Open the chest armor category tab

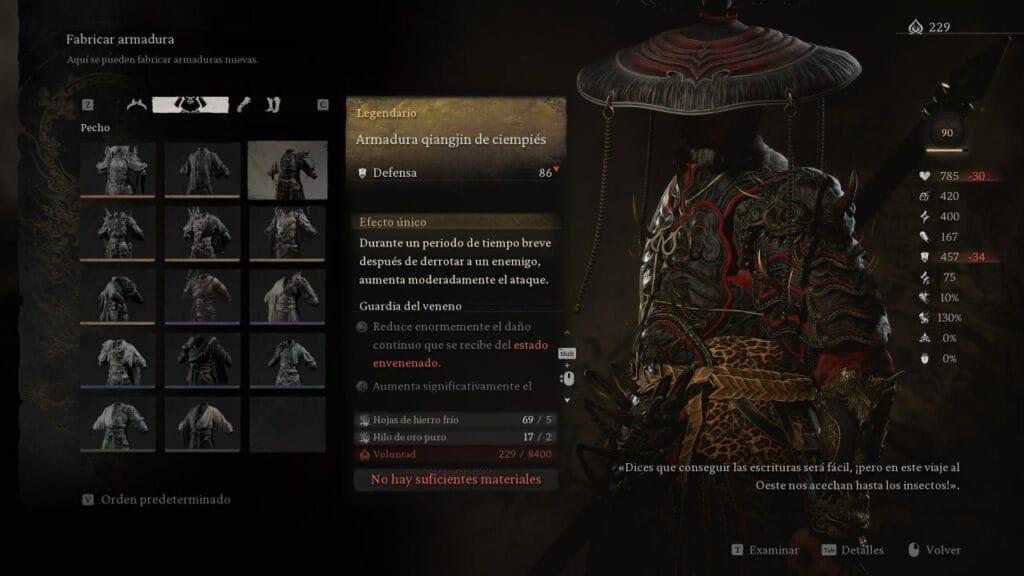tap(190, 104)
